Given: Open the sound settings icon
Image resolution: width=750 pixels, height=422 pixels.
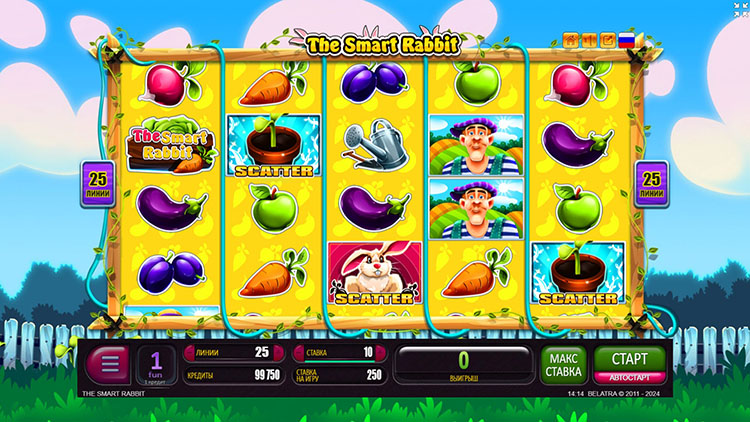Looking at the screenshot, I should coord(589,40).
